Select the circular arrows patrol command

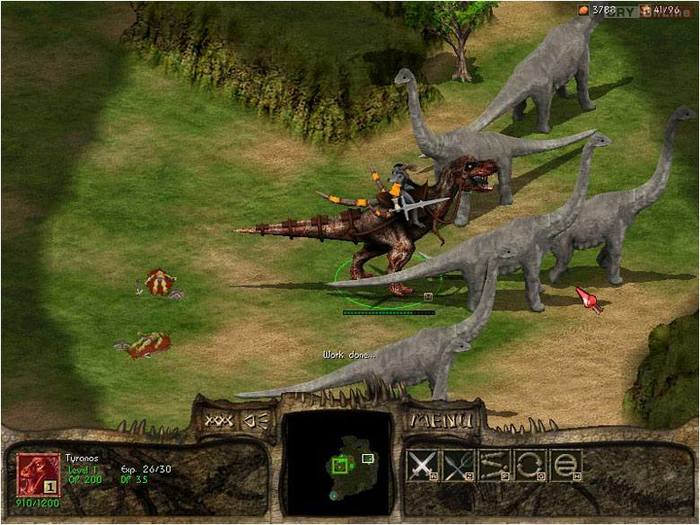point(530,464)
